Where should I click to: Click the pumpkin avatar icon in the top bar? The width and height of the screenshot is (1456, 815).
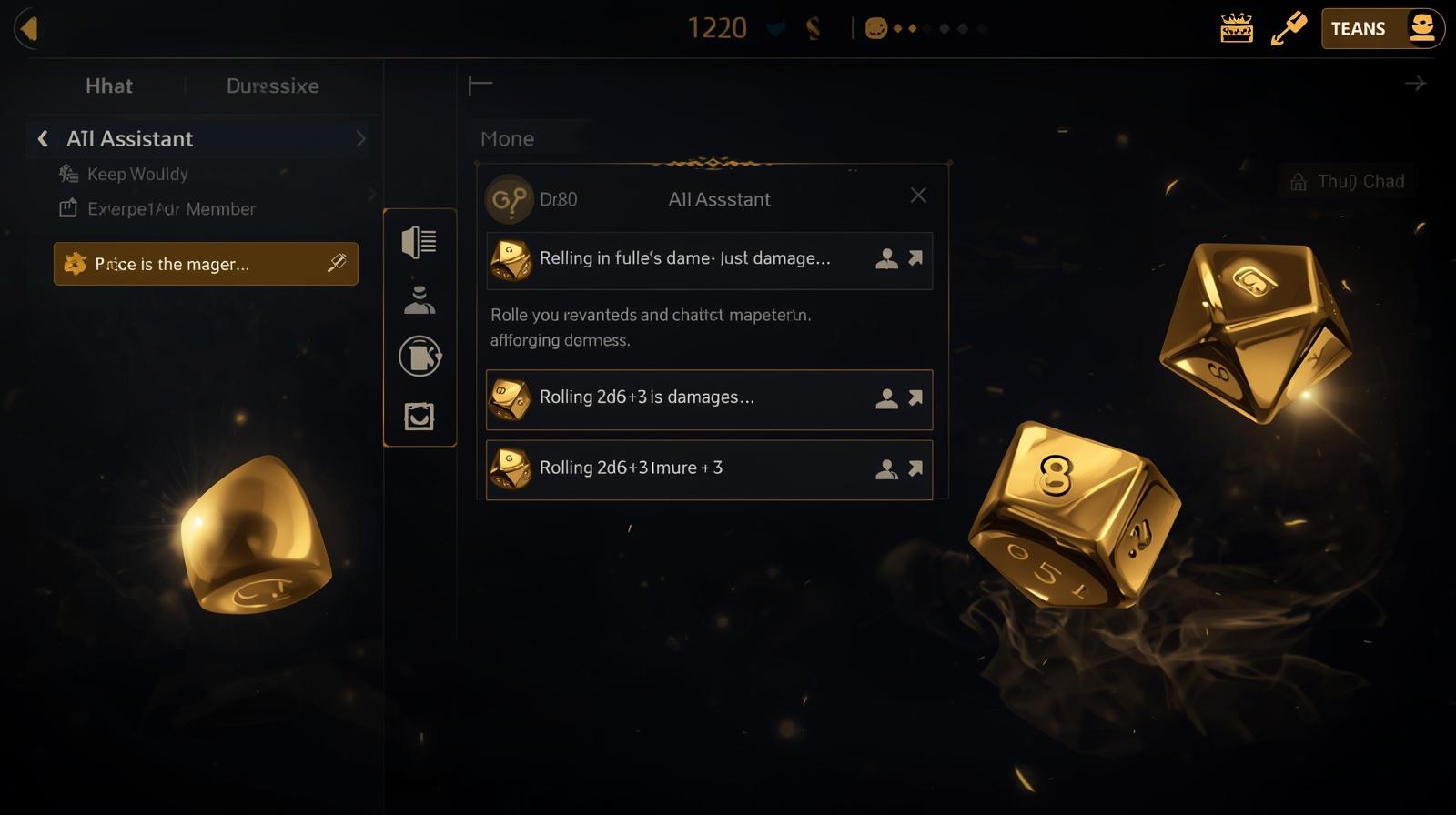[875, 28]
